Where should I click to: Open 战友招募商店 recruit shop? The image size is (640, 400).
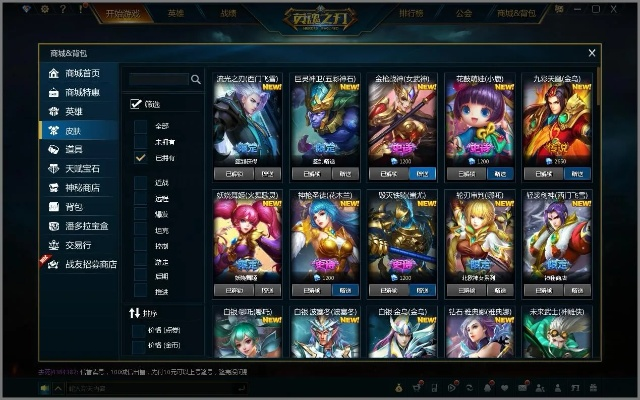point(90,264)
